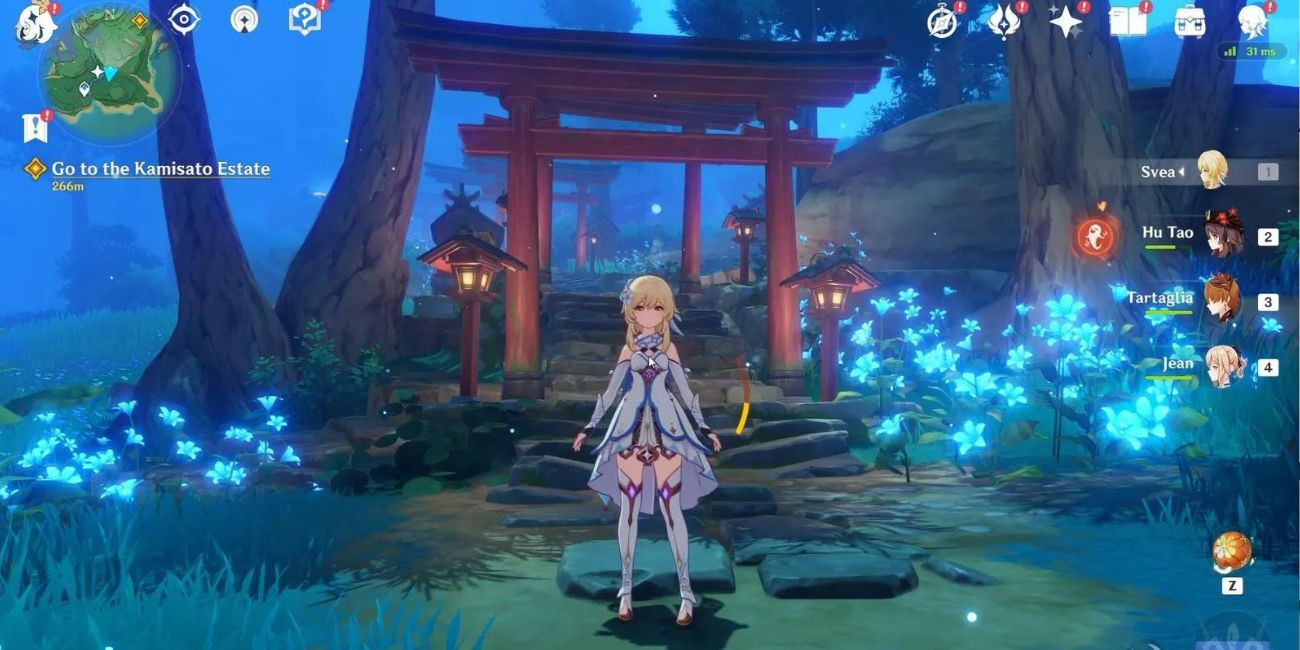Open the quest log banner icon
Image resolution: width=1300 pixels, height=650 pixels.
[35, 127]
